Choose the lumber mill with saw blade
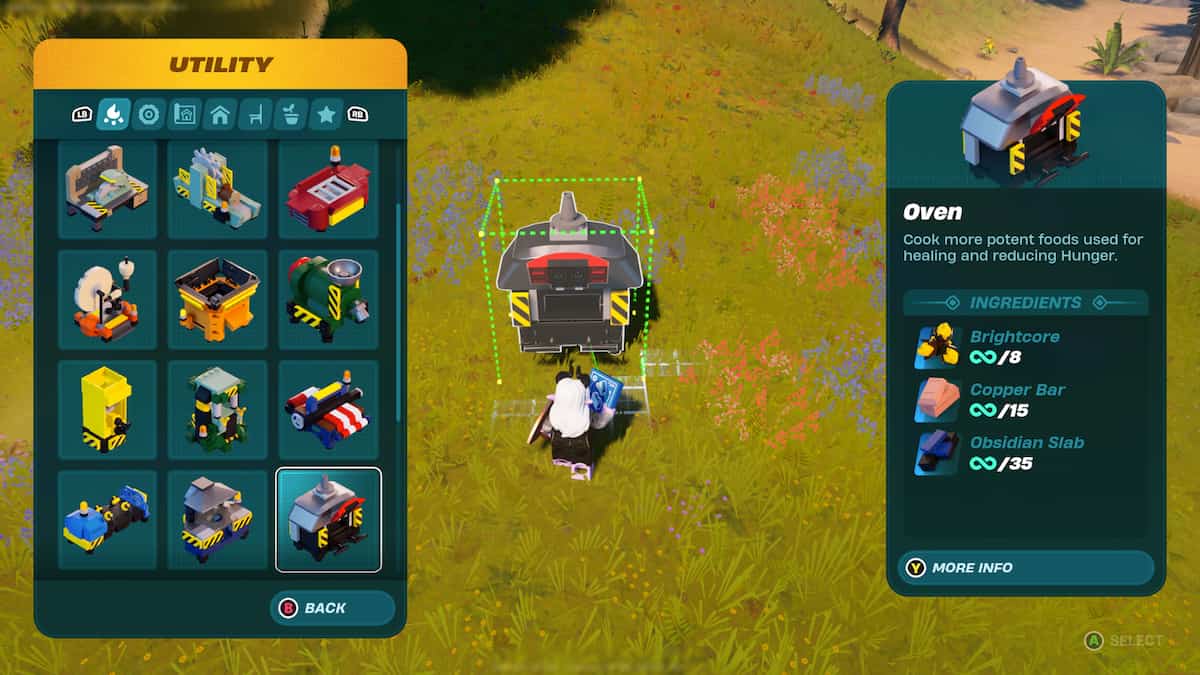 point(218,189)
